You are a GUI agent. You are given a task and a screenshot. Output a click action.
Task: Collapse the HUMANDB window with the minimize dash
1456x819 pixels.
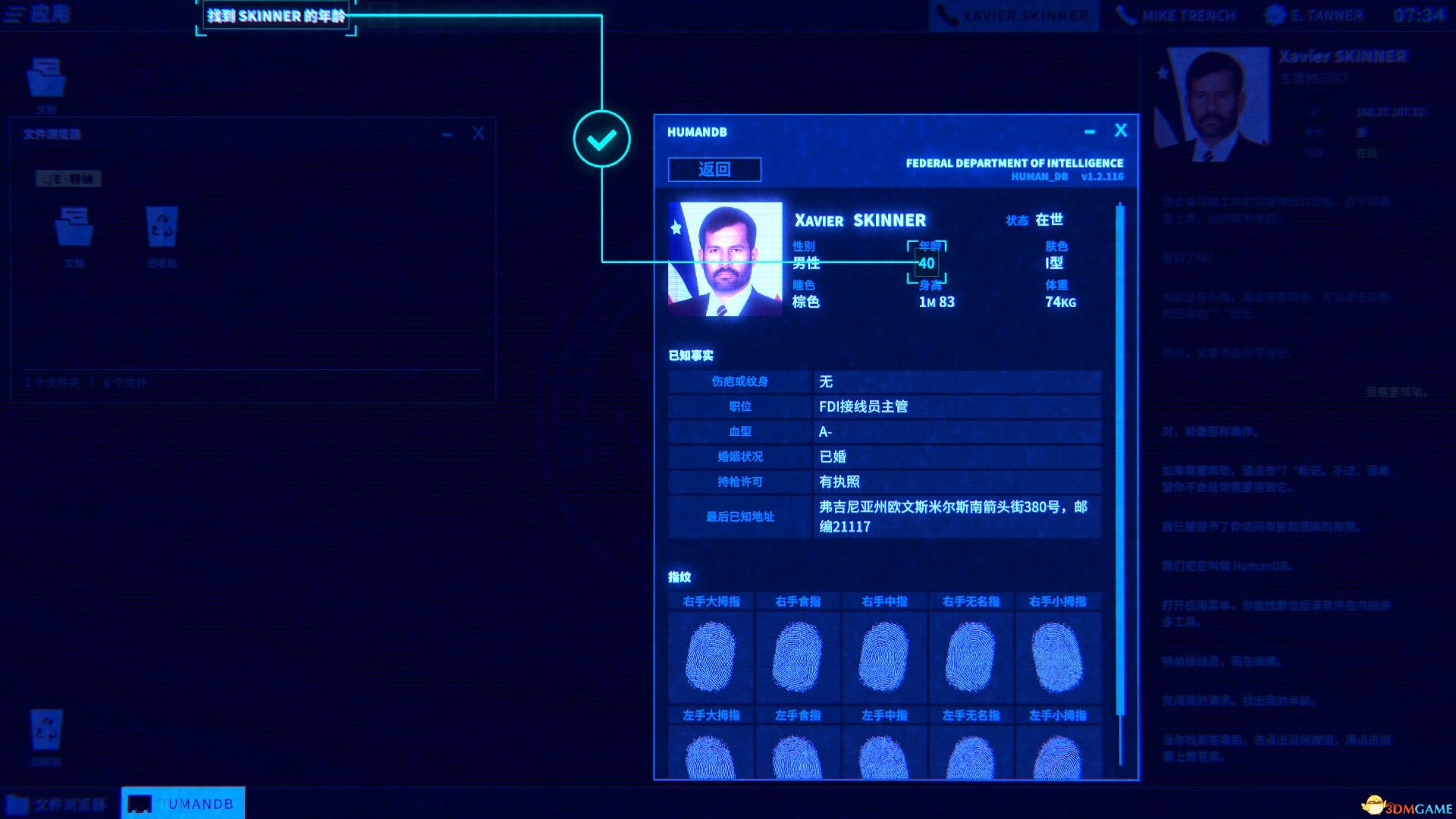[1090, 130]
